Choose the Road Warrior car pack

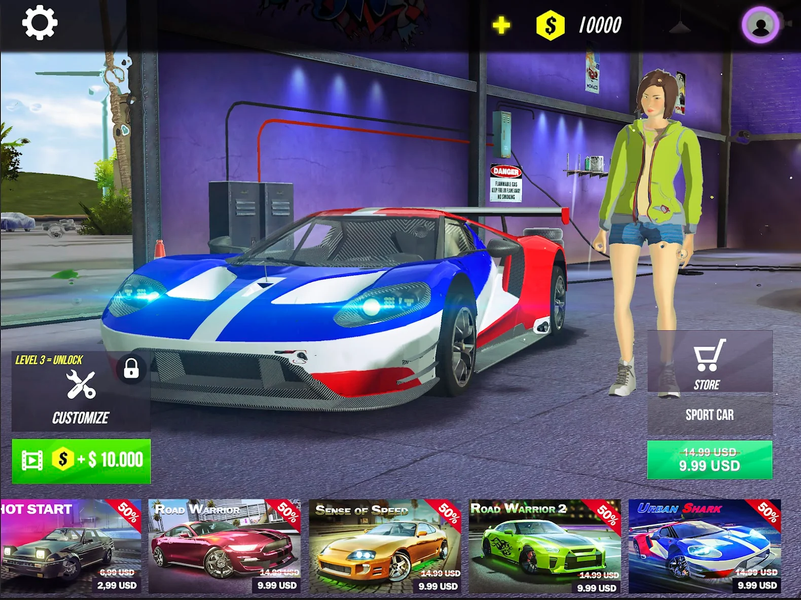point(225,547)
